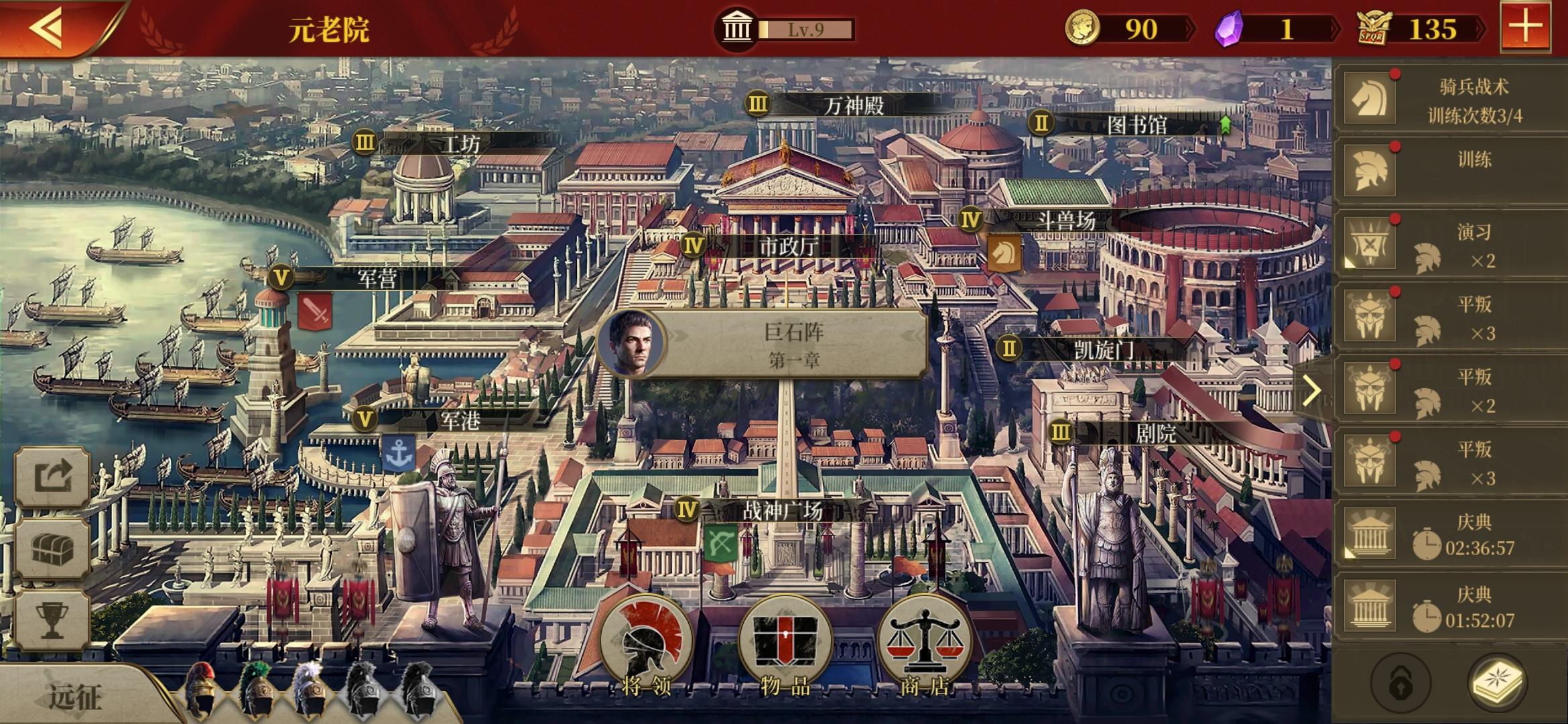Choose the 战神广场 building label

pyautogui.click(x=781, y=511)
